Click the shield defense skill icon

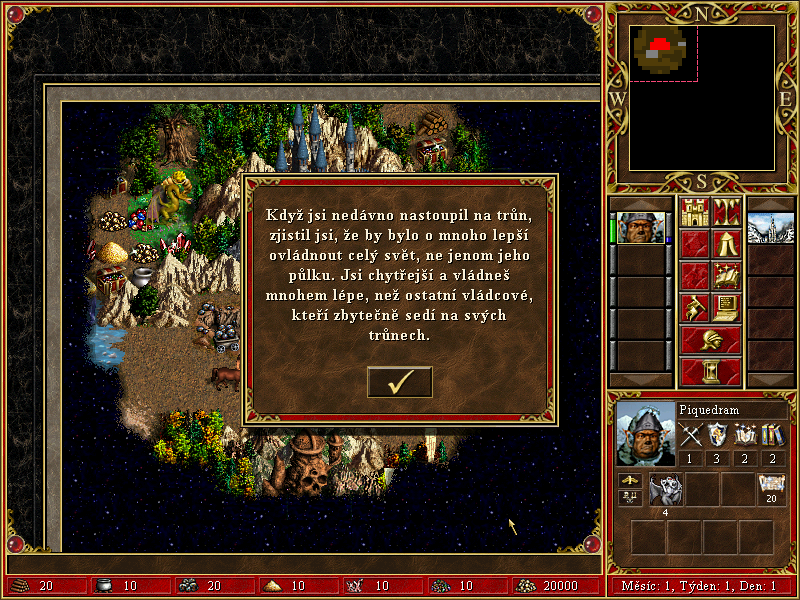pos(717,435)
